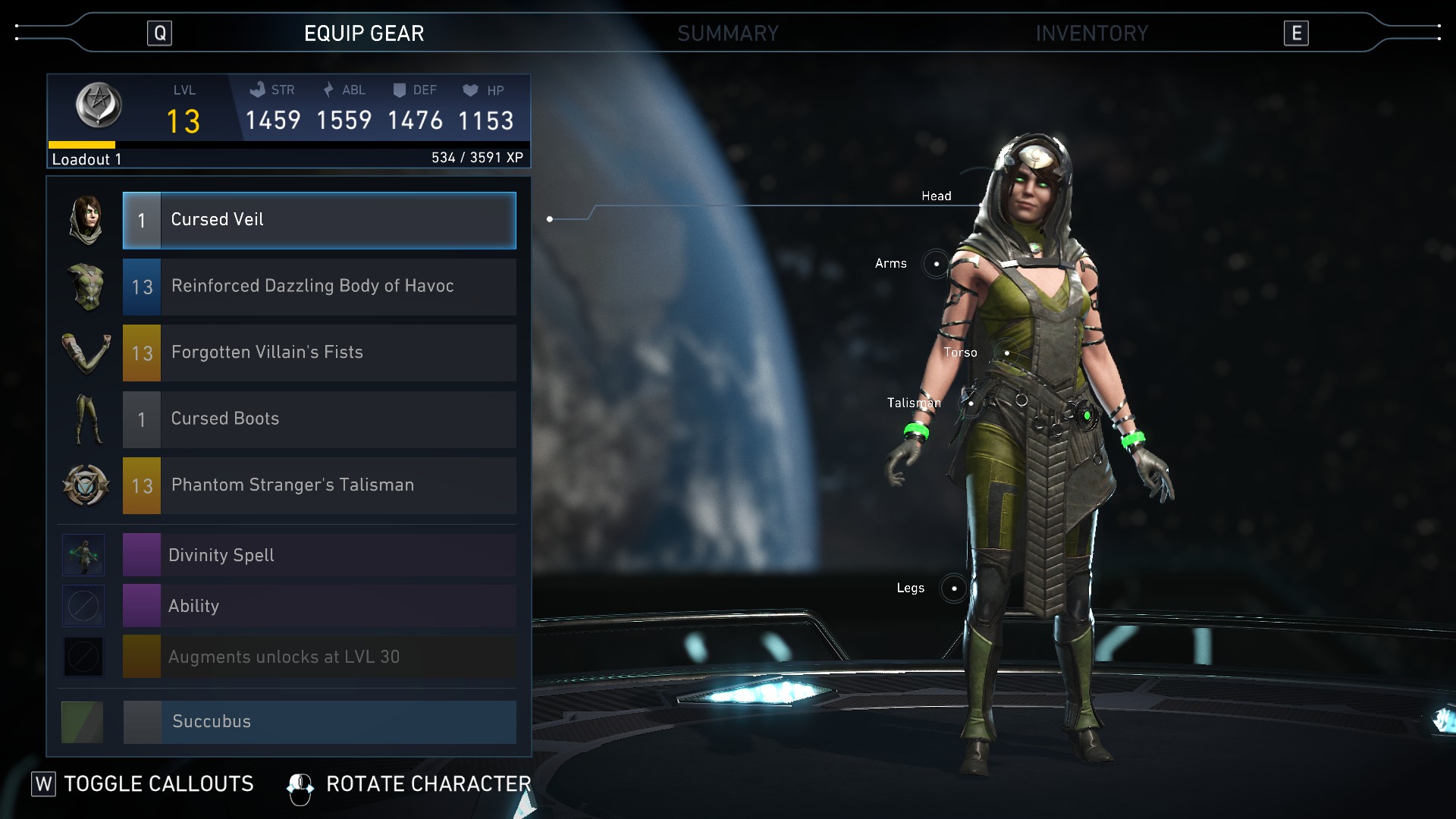Select the Cursed Veil head gear slot
Viewport: 1456px width, 819px height.
pyautogui.click(x=319, y=220)
